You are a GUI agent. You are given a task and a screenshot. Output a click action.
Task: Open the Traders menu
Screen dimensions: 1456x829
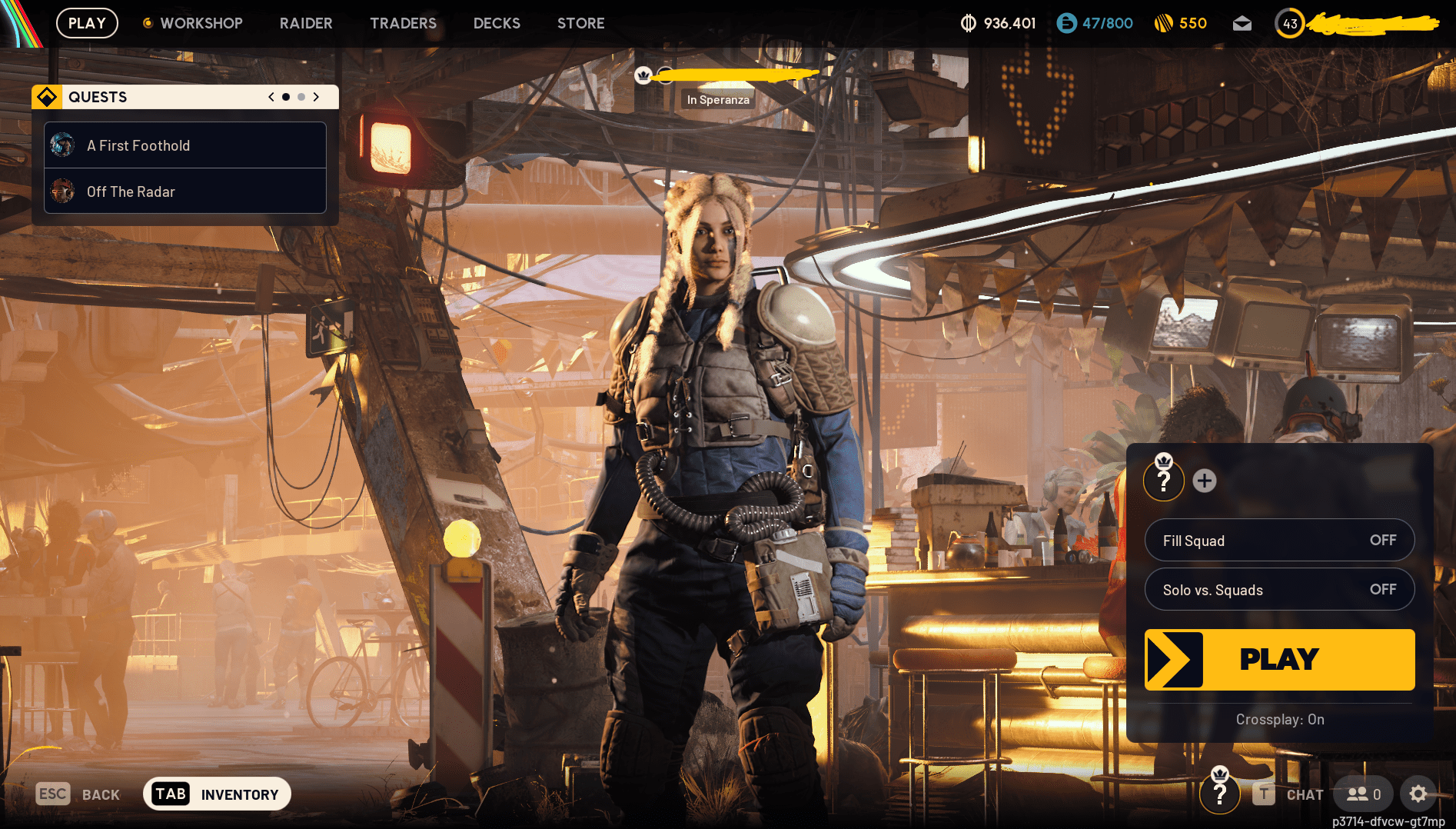click(403, 23)
